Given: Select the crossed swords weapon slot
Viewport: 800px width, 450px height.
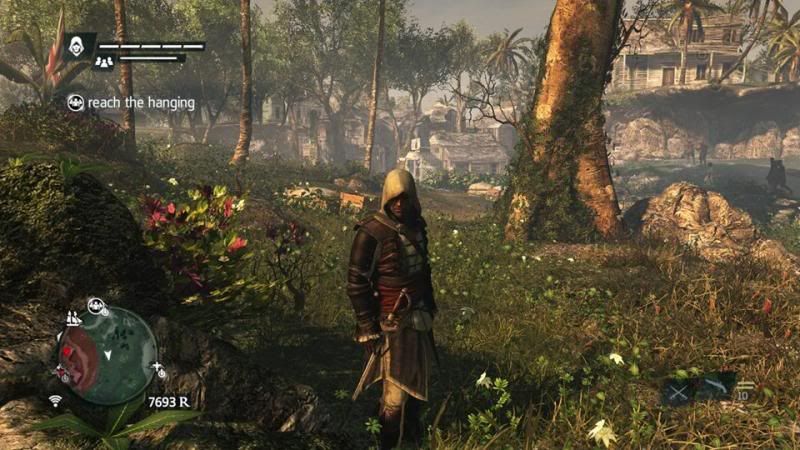Looking at the screenshot, I should tap(678, 391).
